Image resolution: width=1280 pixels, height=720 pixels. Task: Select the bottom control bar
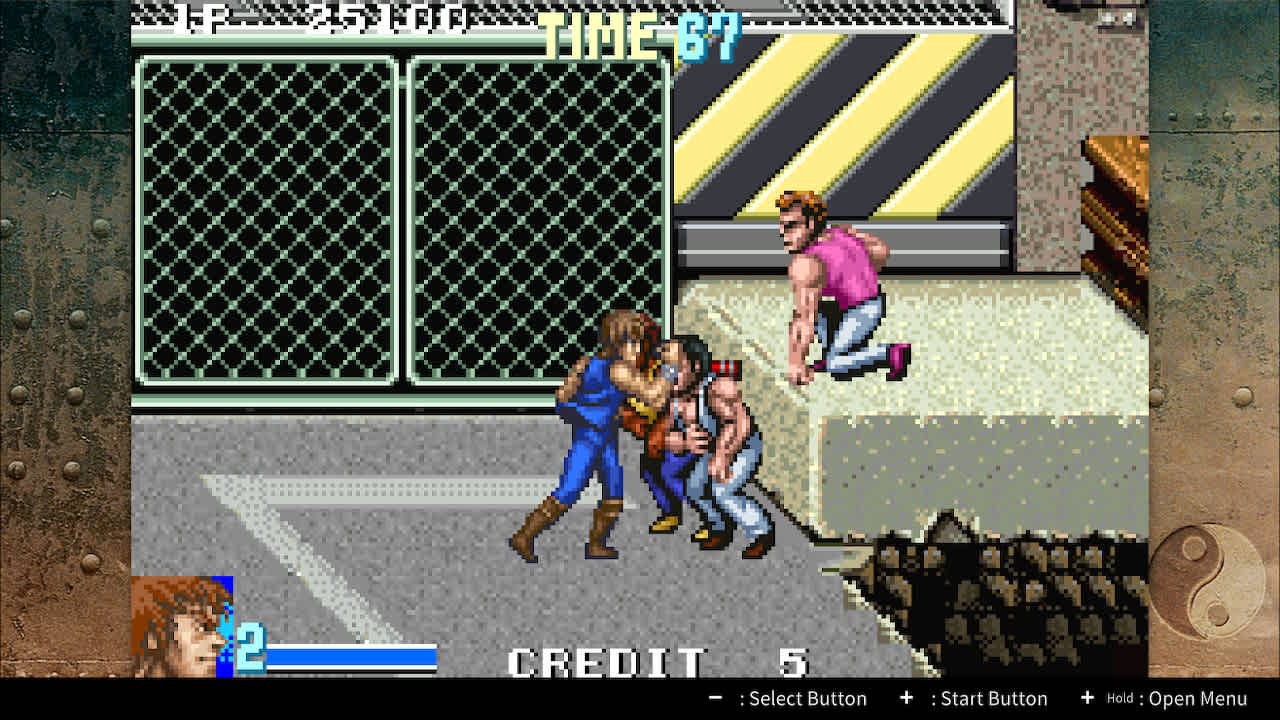(640, 698)
